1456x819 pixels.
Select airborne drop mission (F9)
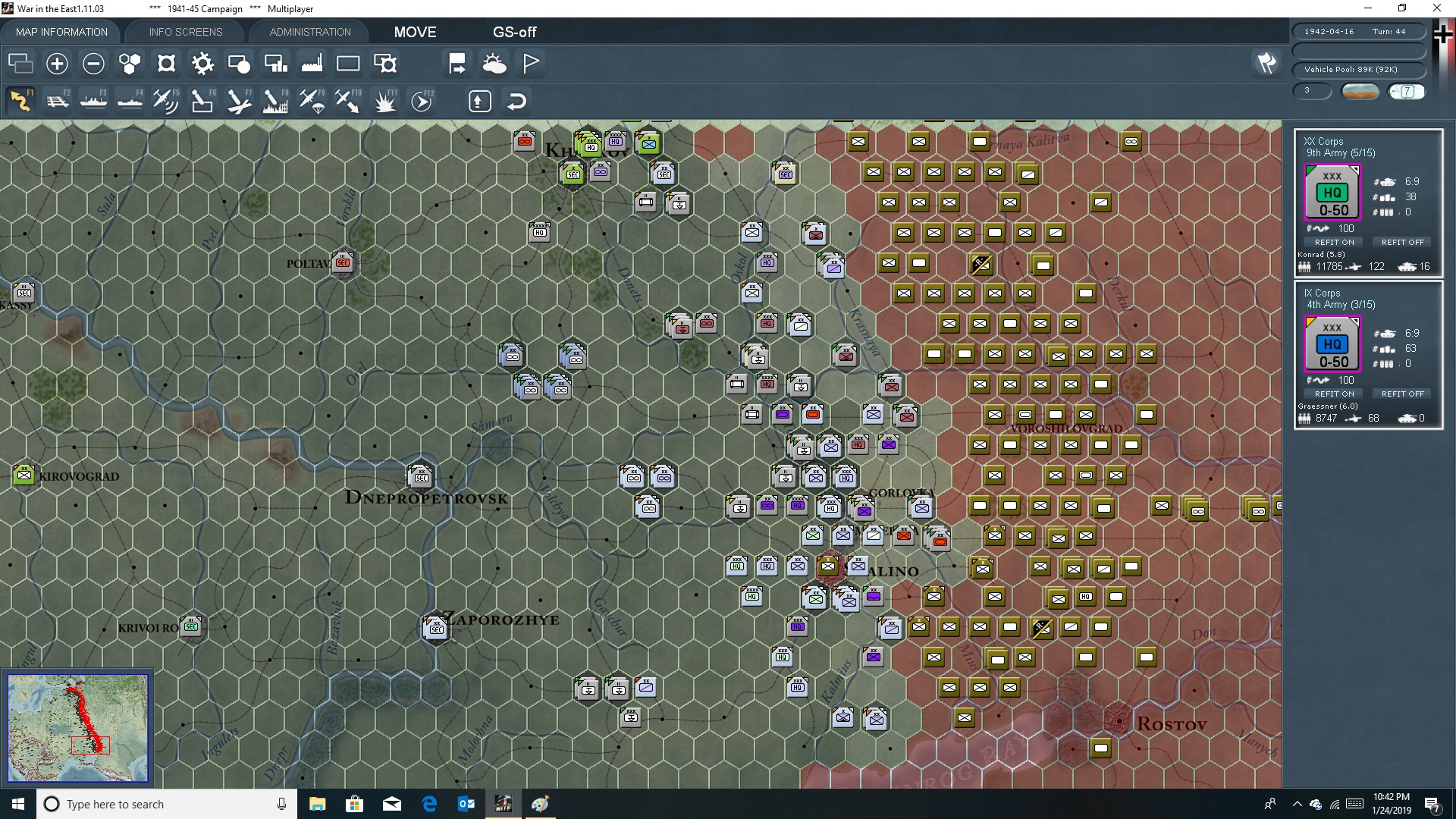coord(311,101)
